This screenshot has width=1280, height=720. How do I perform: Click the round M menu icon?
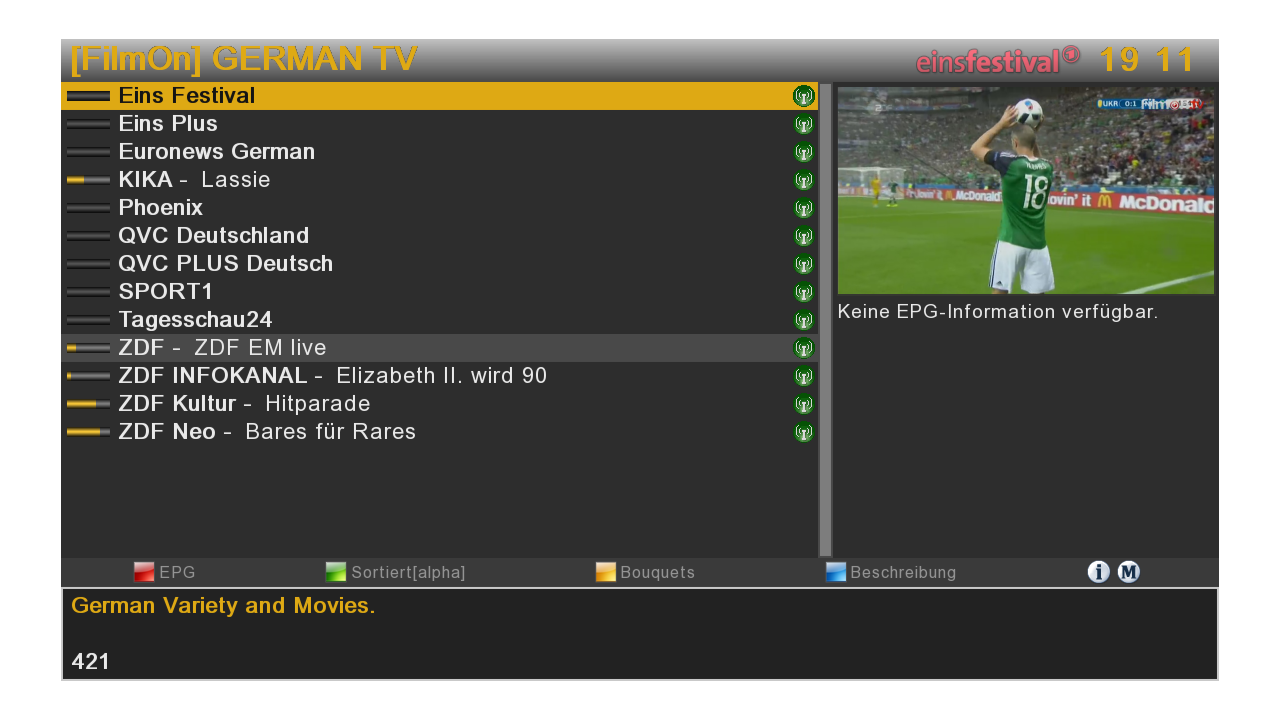click(1128, 572)
